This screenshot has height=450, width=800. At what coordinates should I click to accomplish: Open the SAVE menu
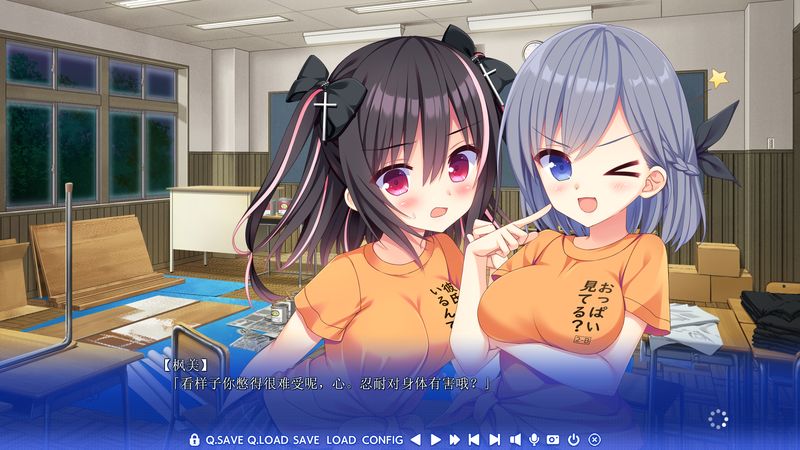coord(306,439)
